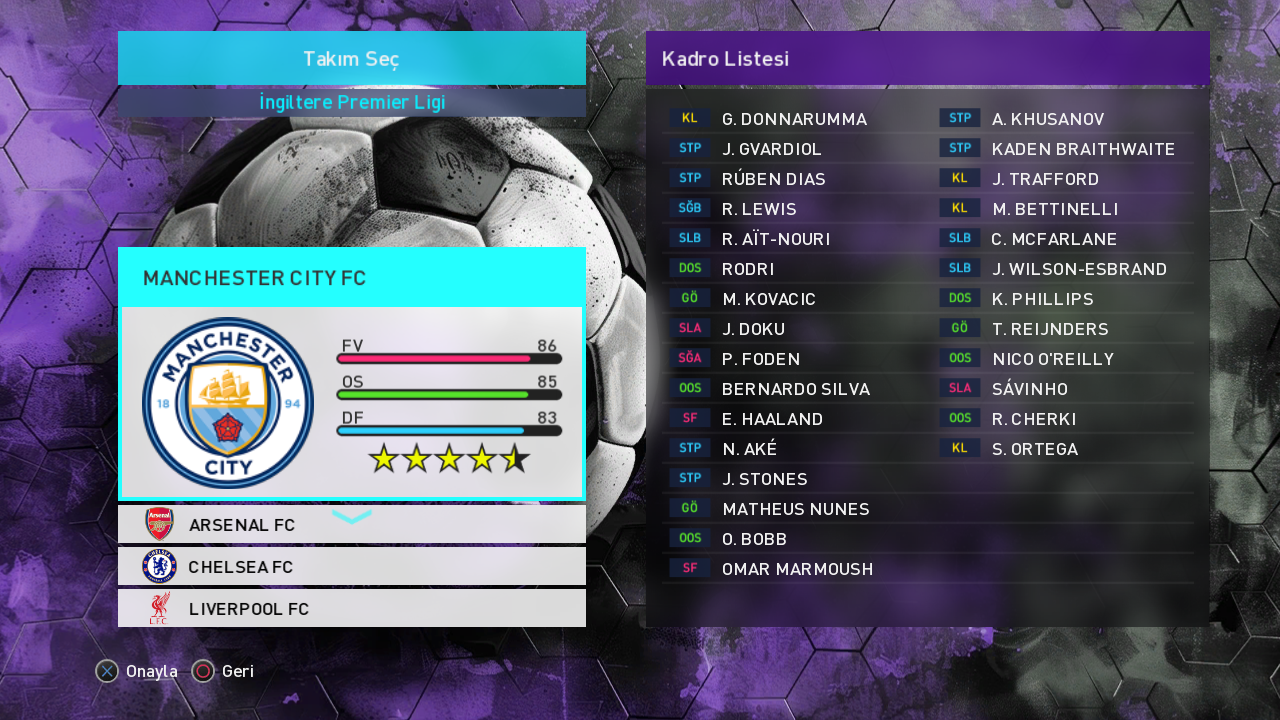1280x720 pixels.
Task: Click the down arrow below the team card
Action: pyautogui.click(x=351, y=516)
